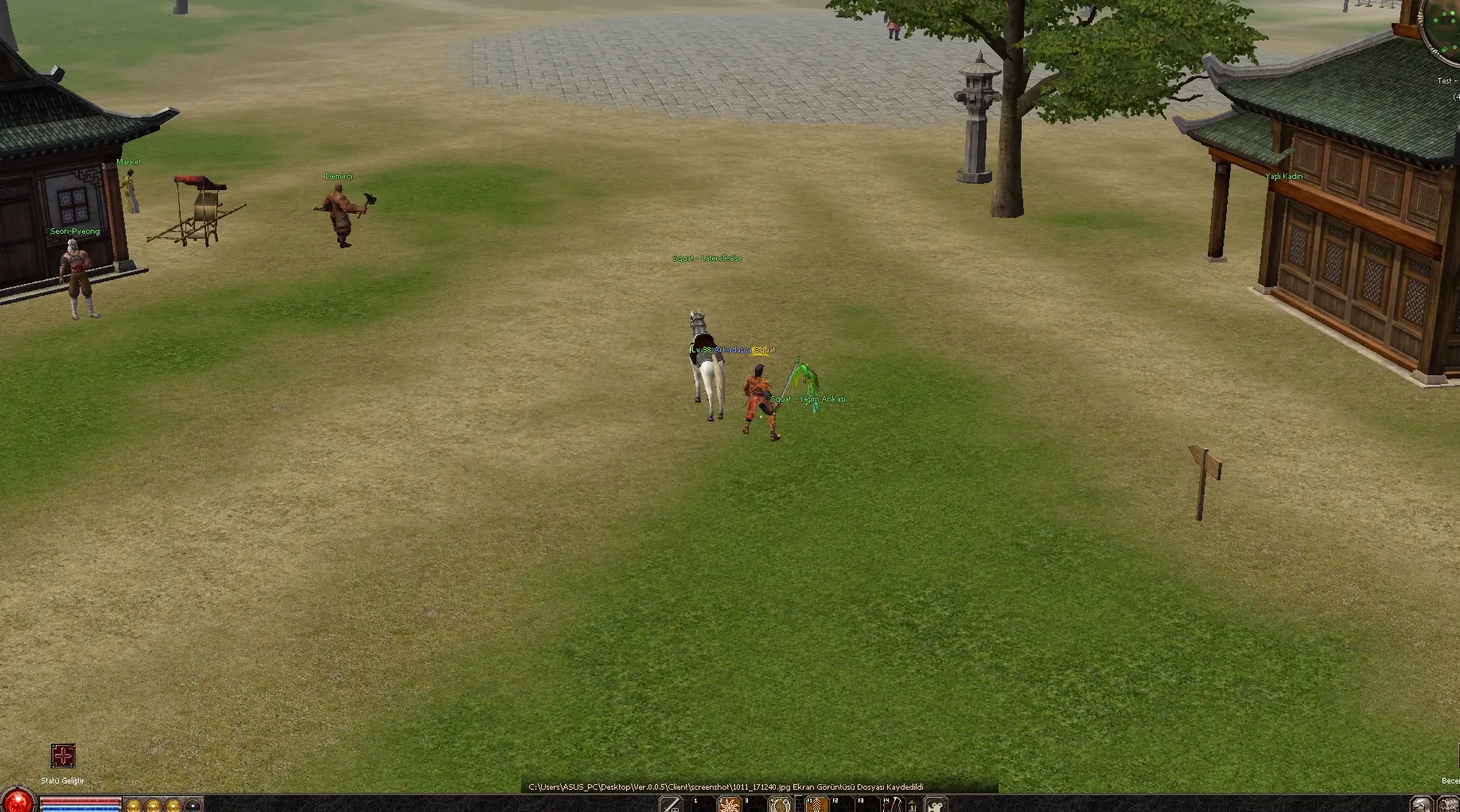Image resolution: width=1460 pixels, height=812 pixels.
Task: Switch quickslot page with the arrow button
Action: pyautogui.click(x=913, y=805)
